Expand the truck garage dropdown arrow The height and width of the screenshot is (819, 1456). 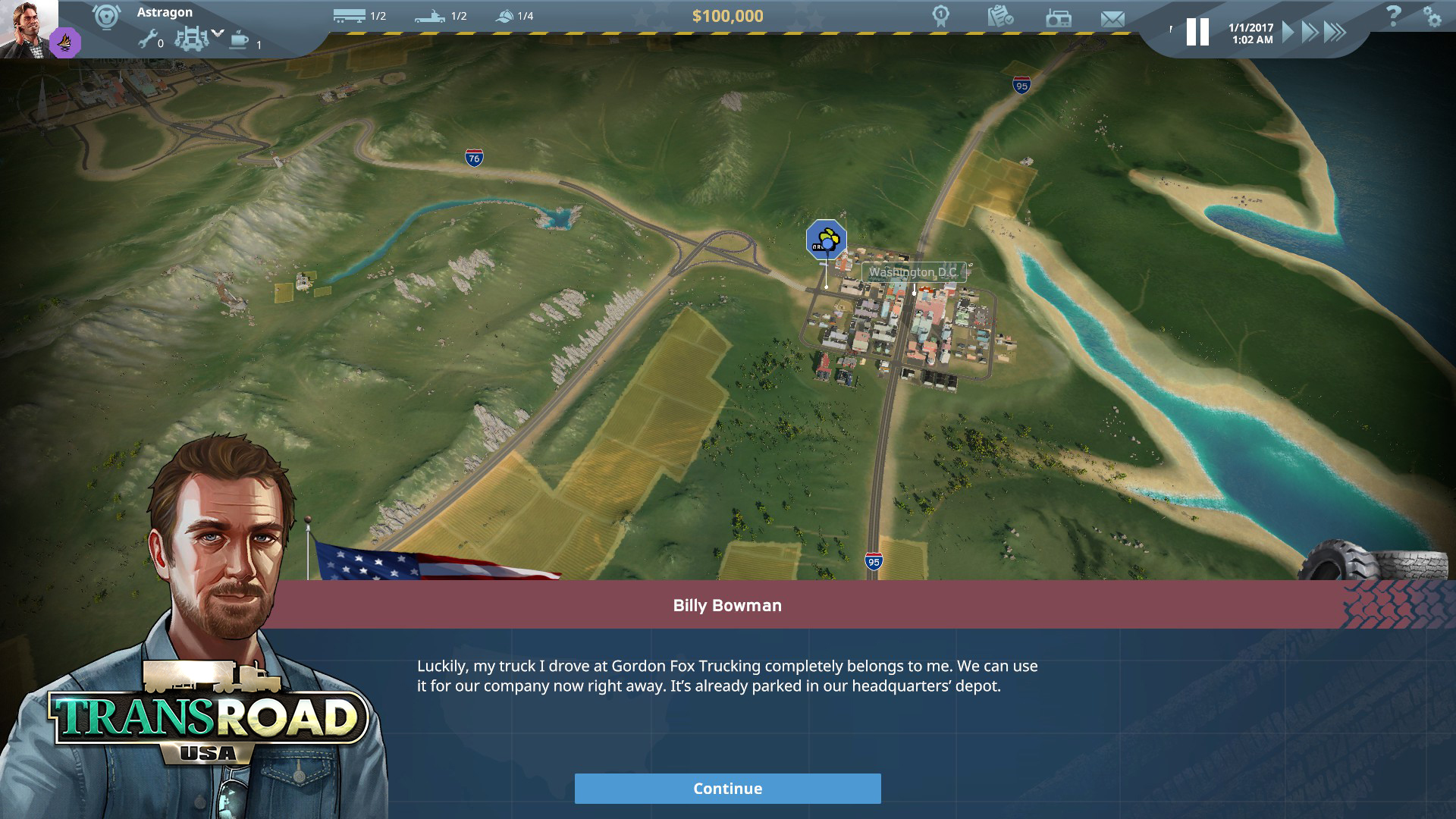218,33
